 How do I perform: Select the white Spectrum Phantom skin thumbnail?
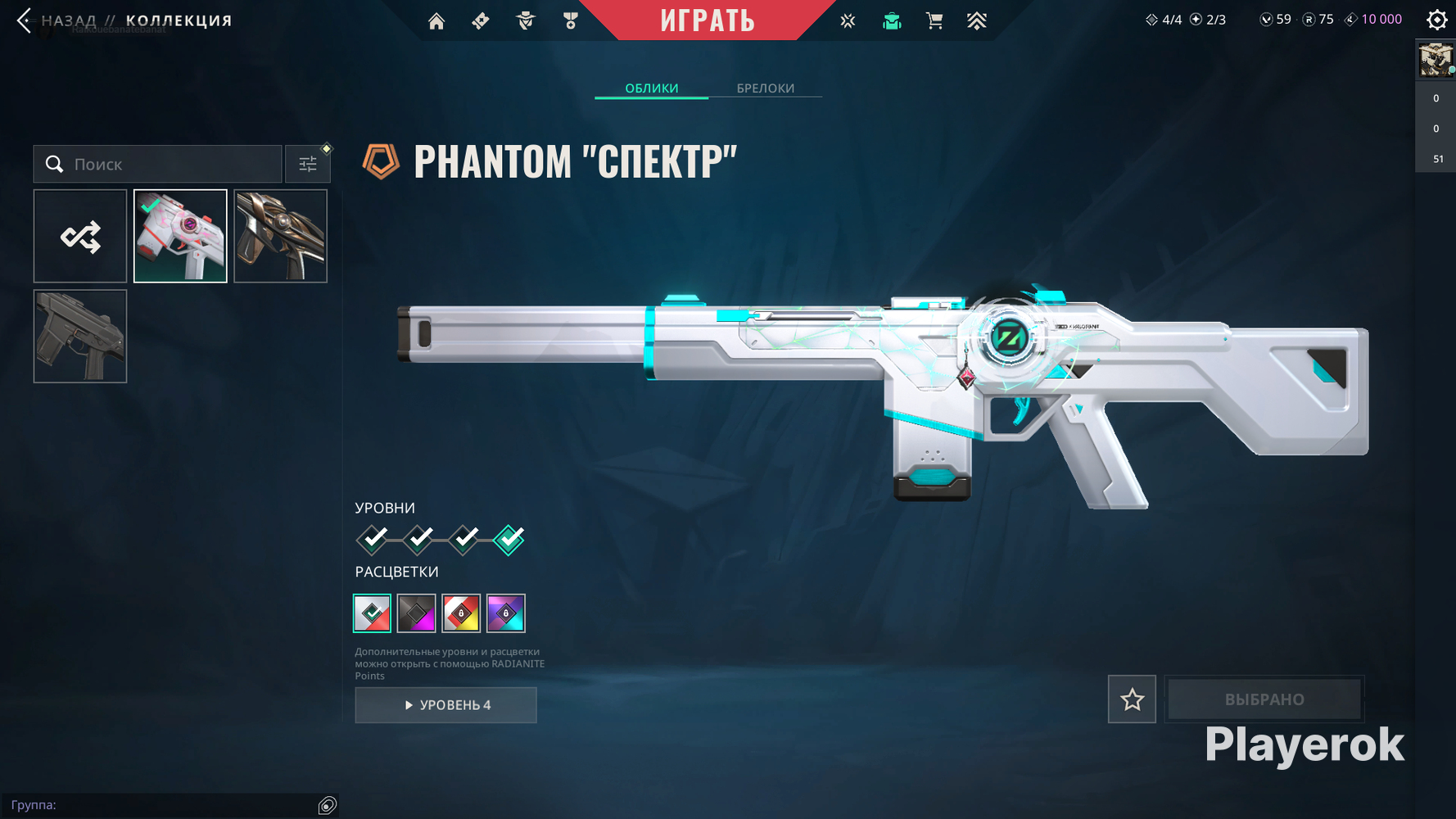(x=180, y=237)
